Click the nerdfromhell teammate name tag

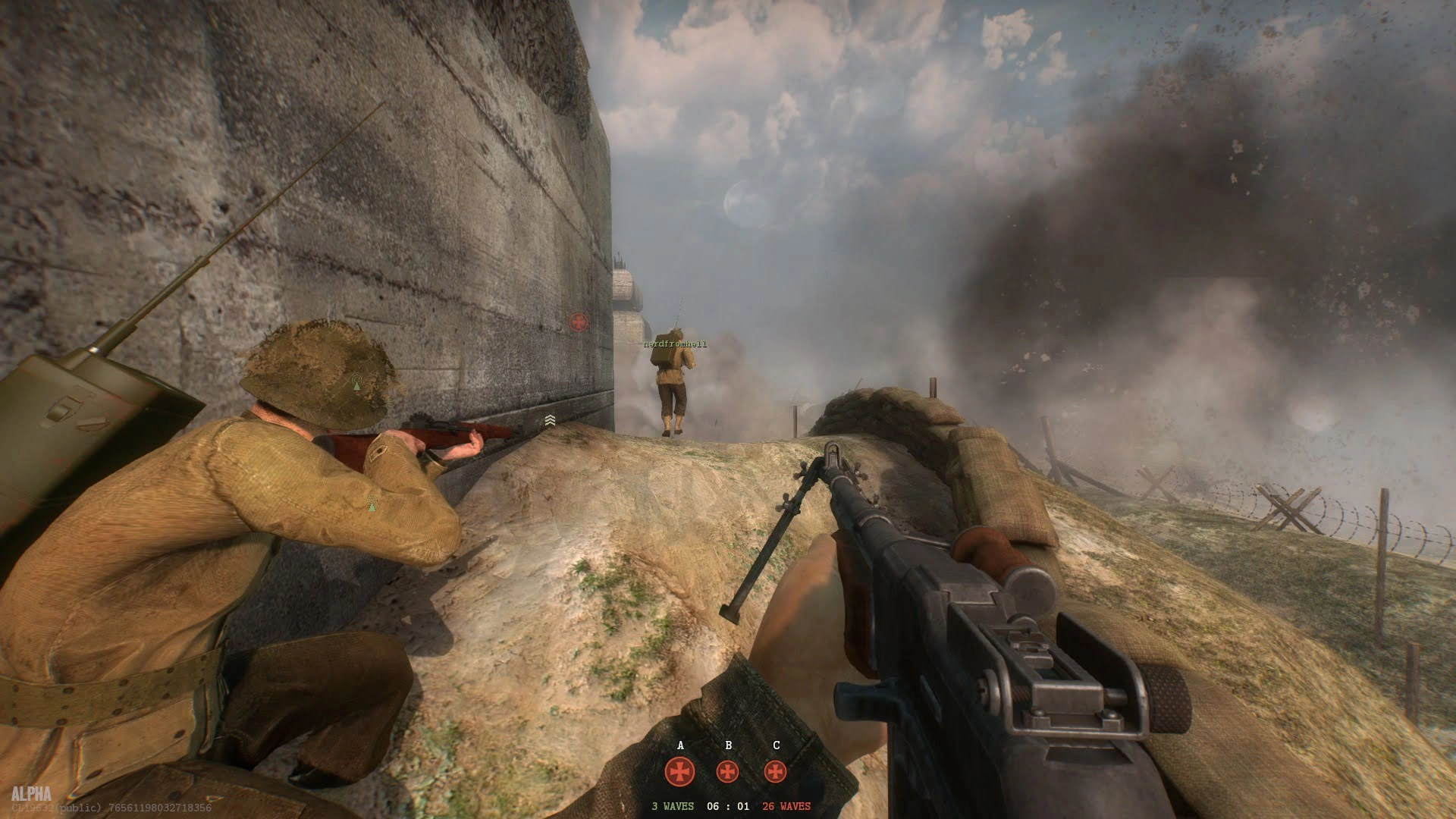tap(675, 344)
